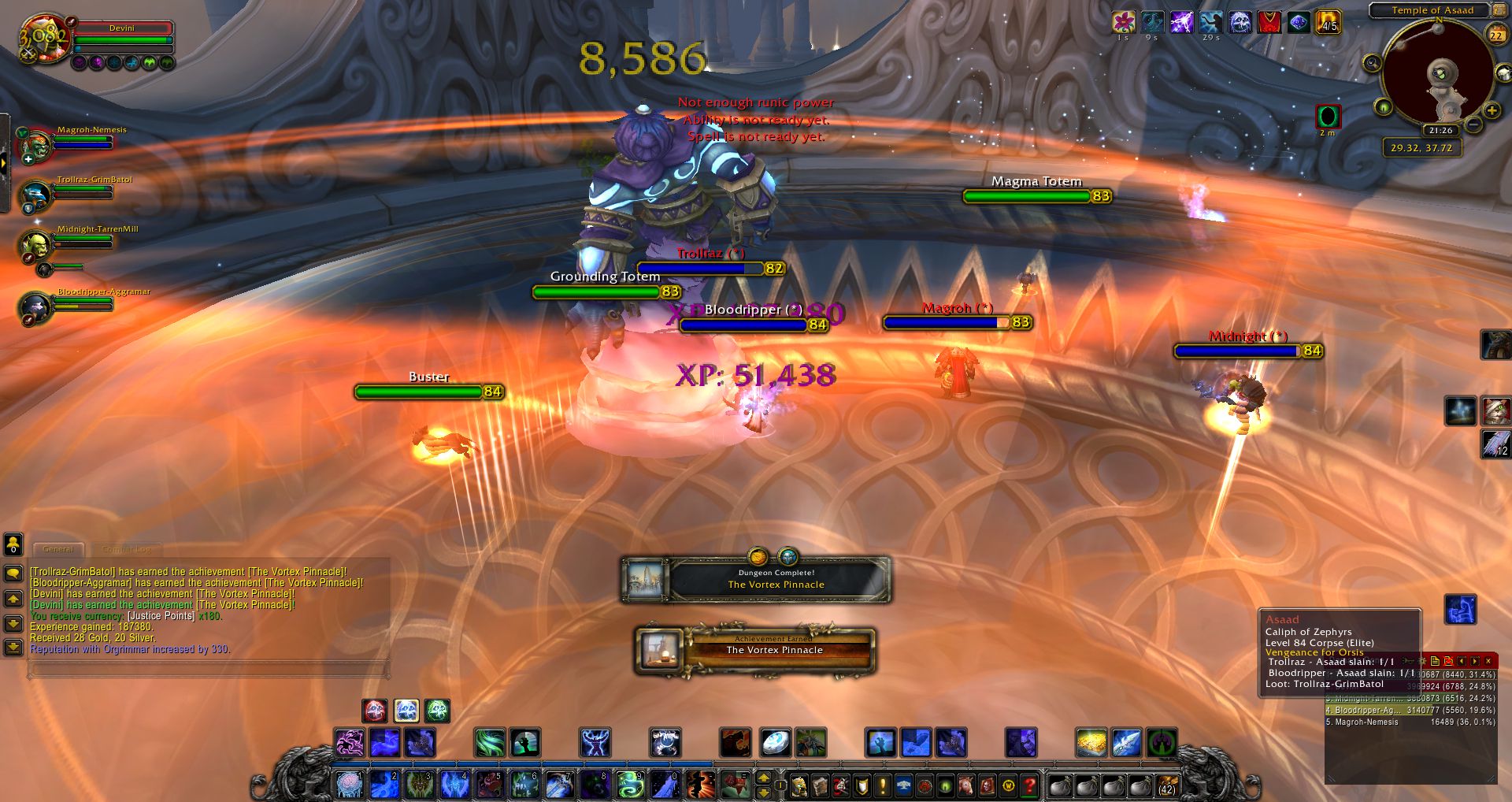Select Bloodripper-Aggramar party frame
The width and height of the screenshot is (1512, 802).
coord(37,307)
